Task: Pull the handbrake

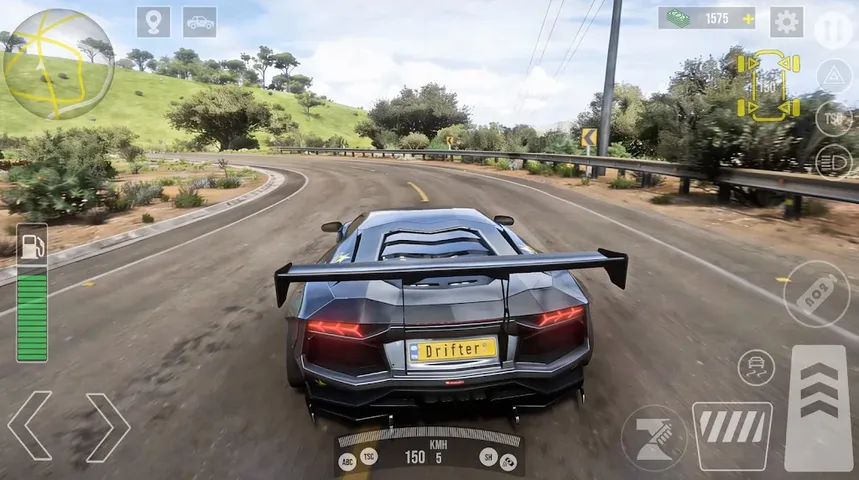Action: tap(654, 438)
